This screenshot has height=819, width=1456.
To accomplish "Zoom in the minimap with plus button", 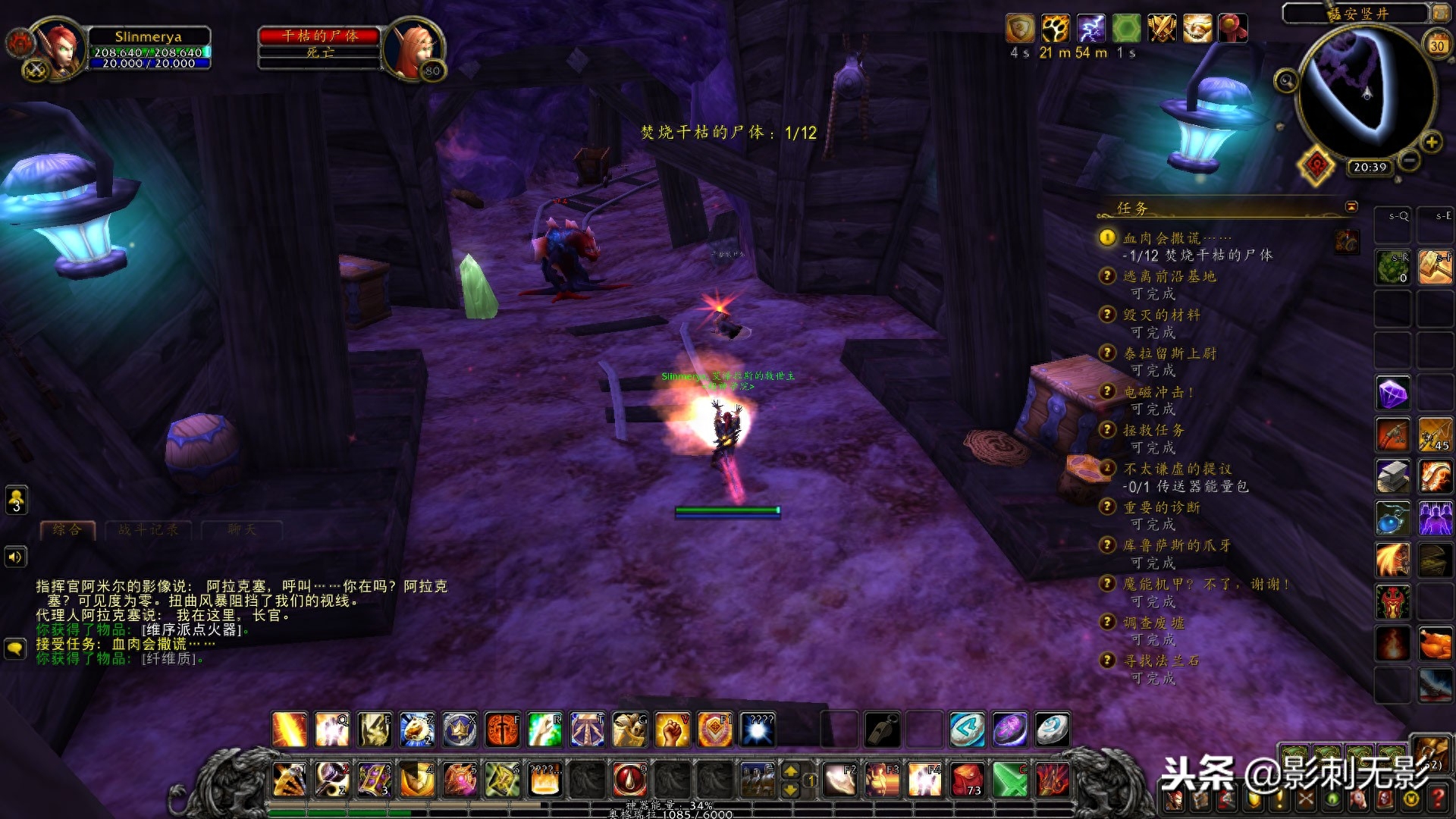I will coord(1431,142).
